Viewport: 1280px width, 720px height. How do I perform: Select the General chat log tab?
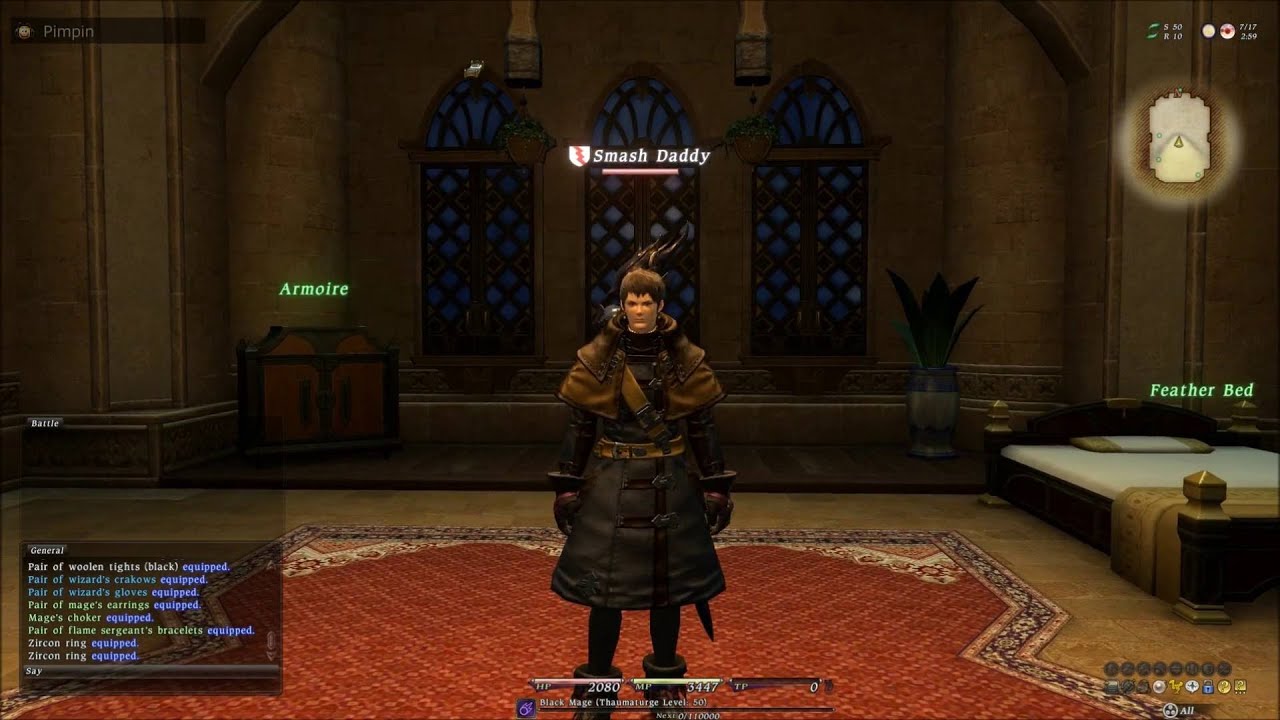tap(47, 550)
